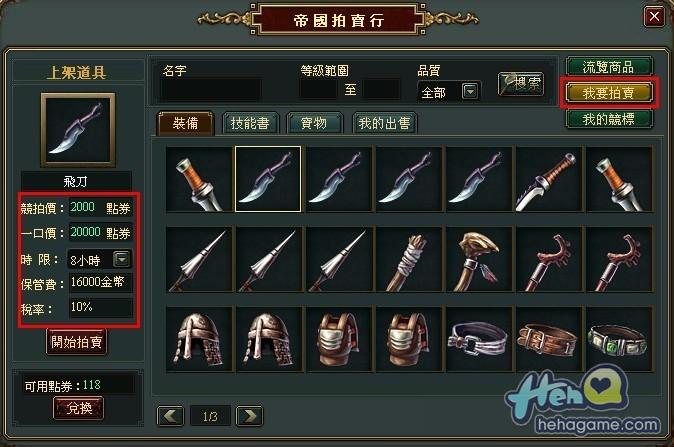674x447 pixels.
Task: Edit the 一口價 buyout price field
Action: point(96,233)
